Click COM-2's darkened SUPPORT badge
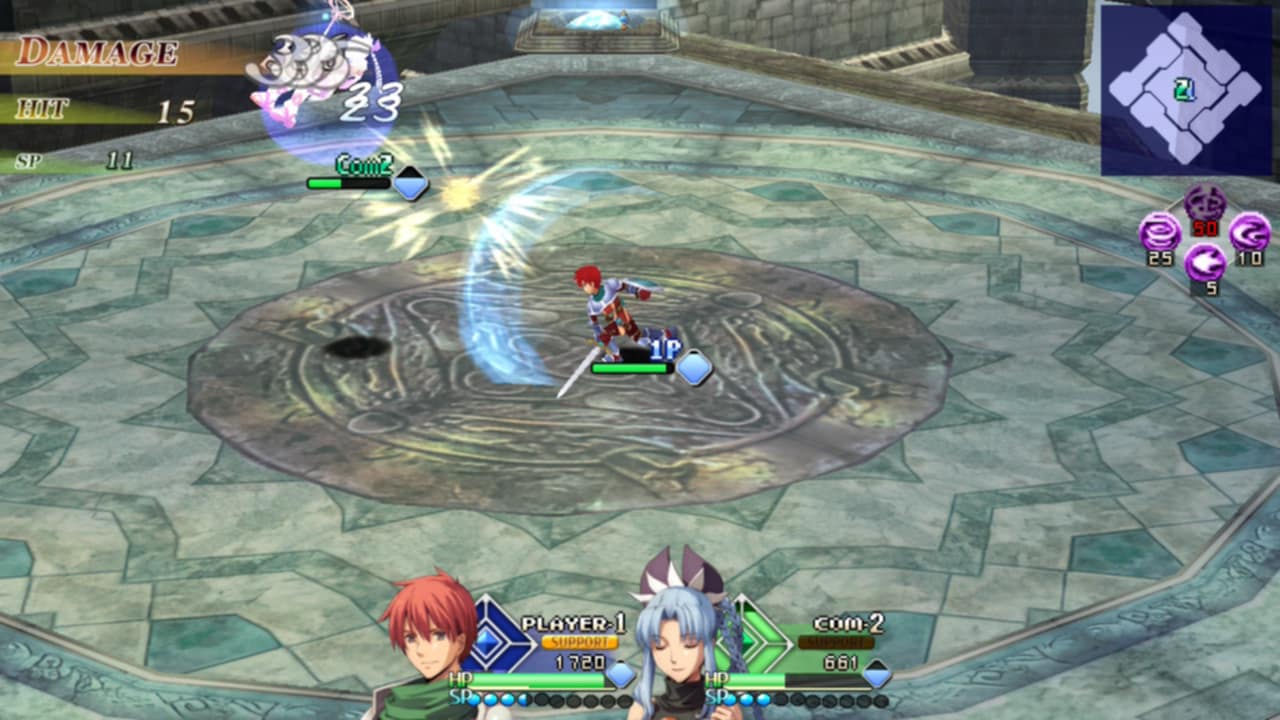 pyautogui.click(x=836, y=642)
